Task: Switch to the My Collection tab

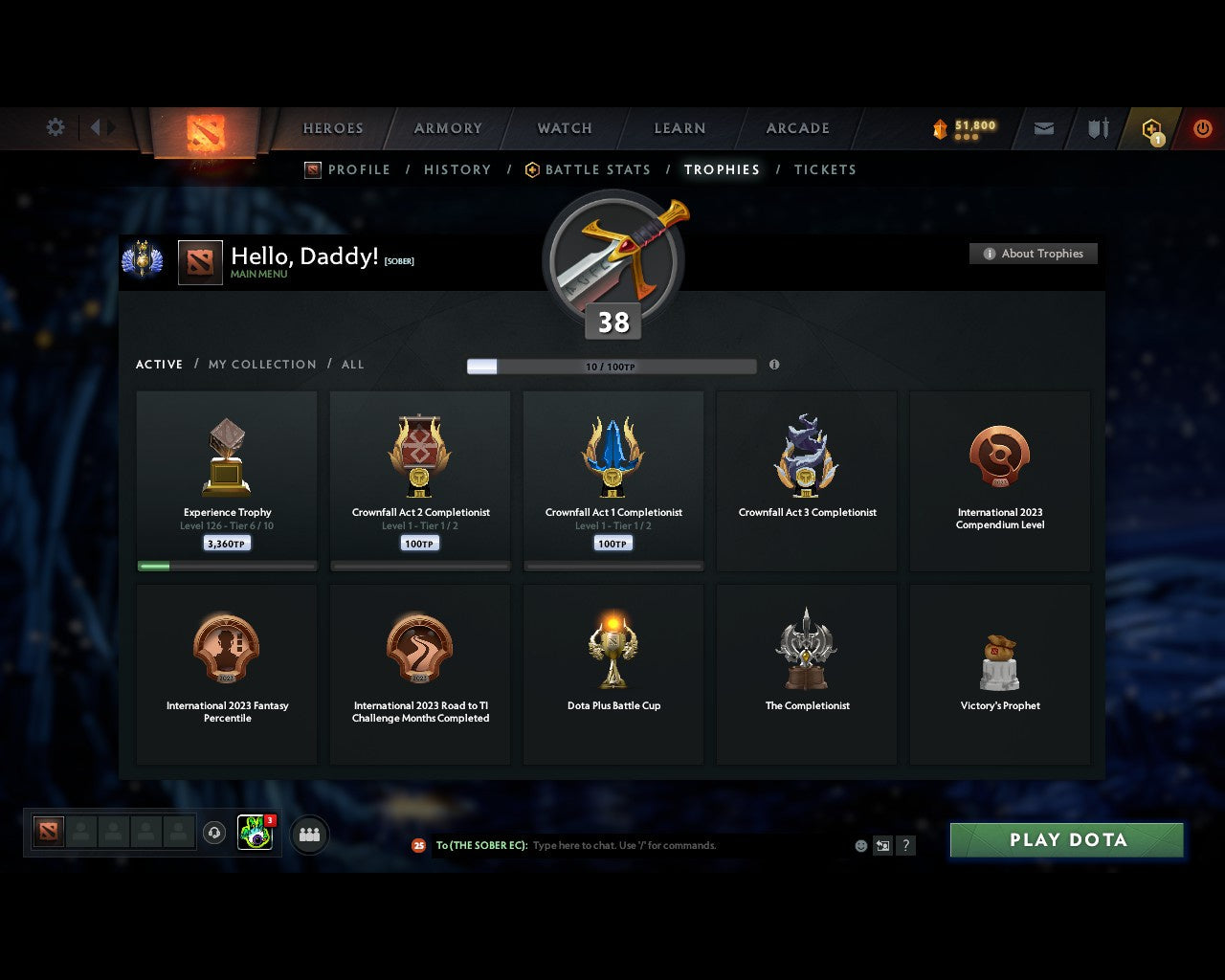Action: tap(261, 365)
